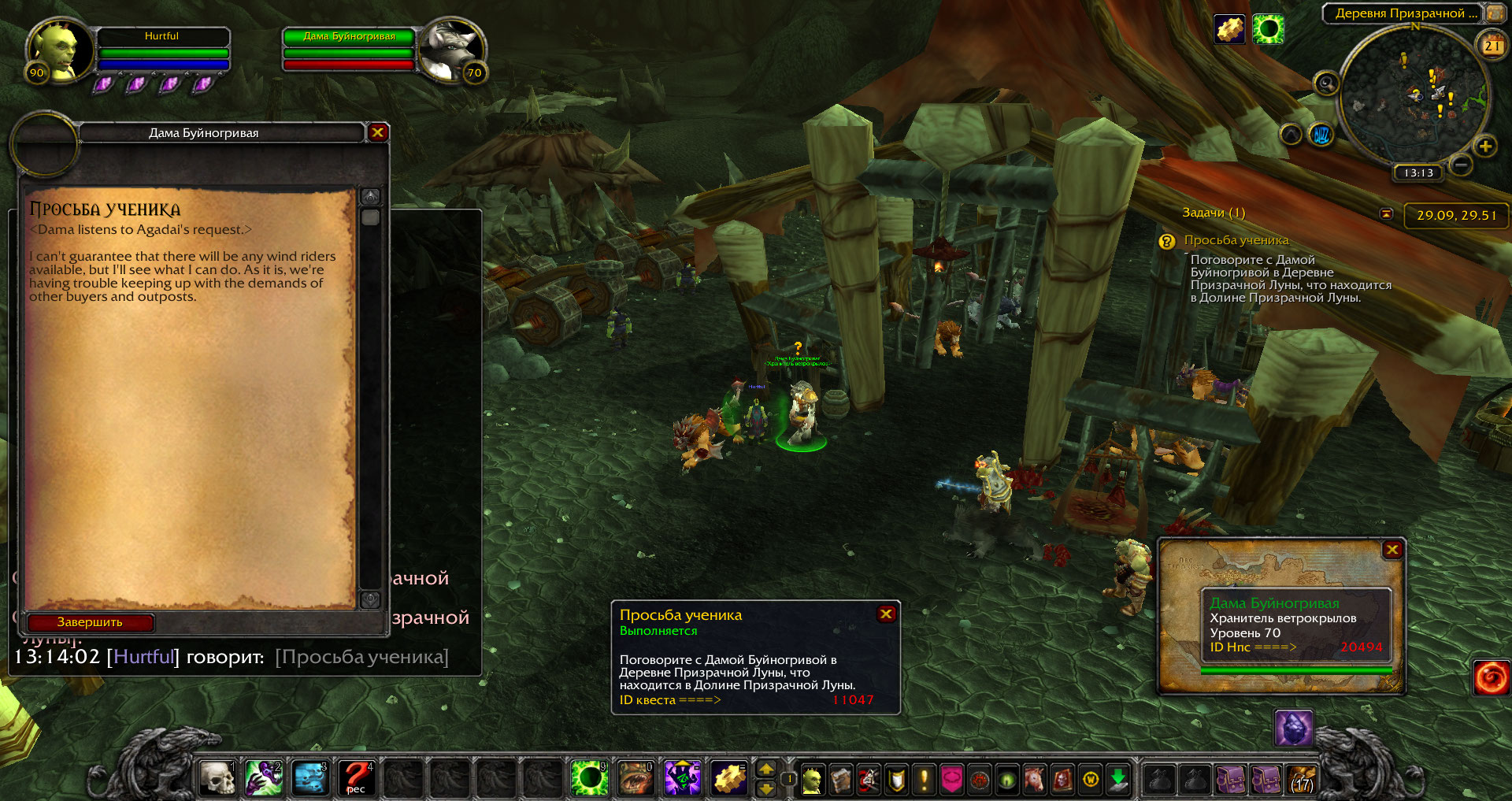This screenshot has height=801, width=1512.
Task: Zoom in on the minimap
Action: point(1485,146)
